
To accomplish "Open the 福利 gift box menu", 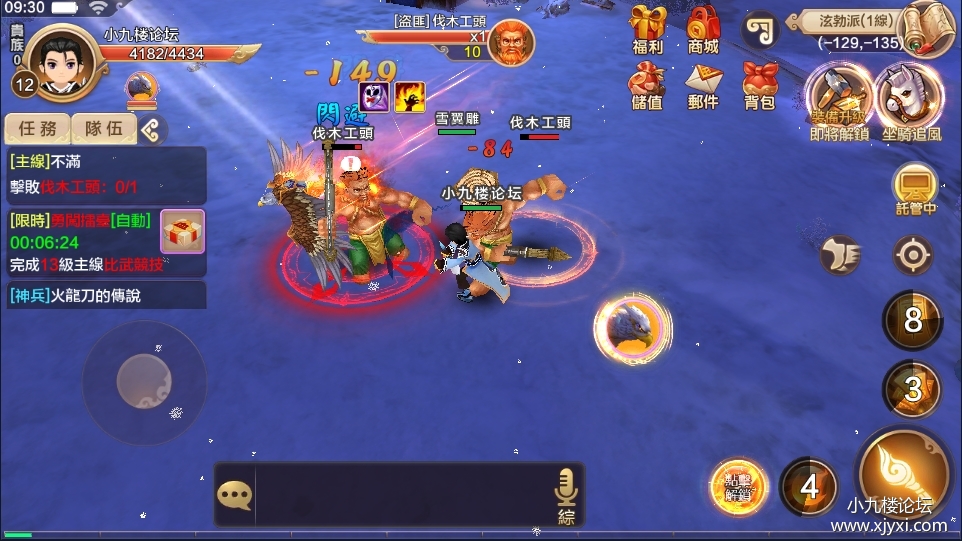I will click(648, 28).
